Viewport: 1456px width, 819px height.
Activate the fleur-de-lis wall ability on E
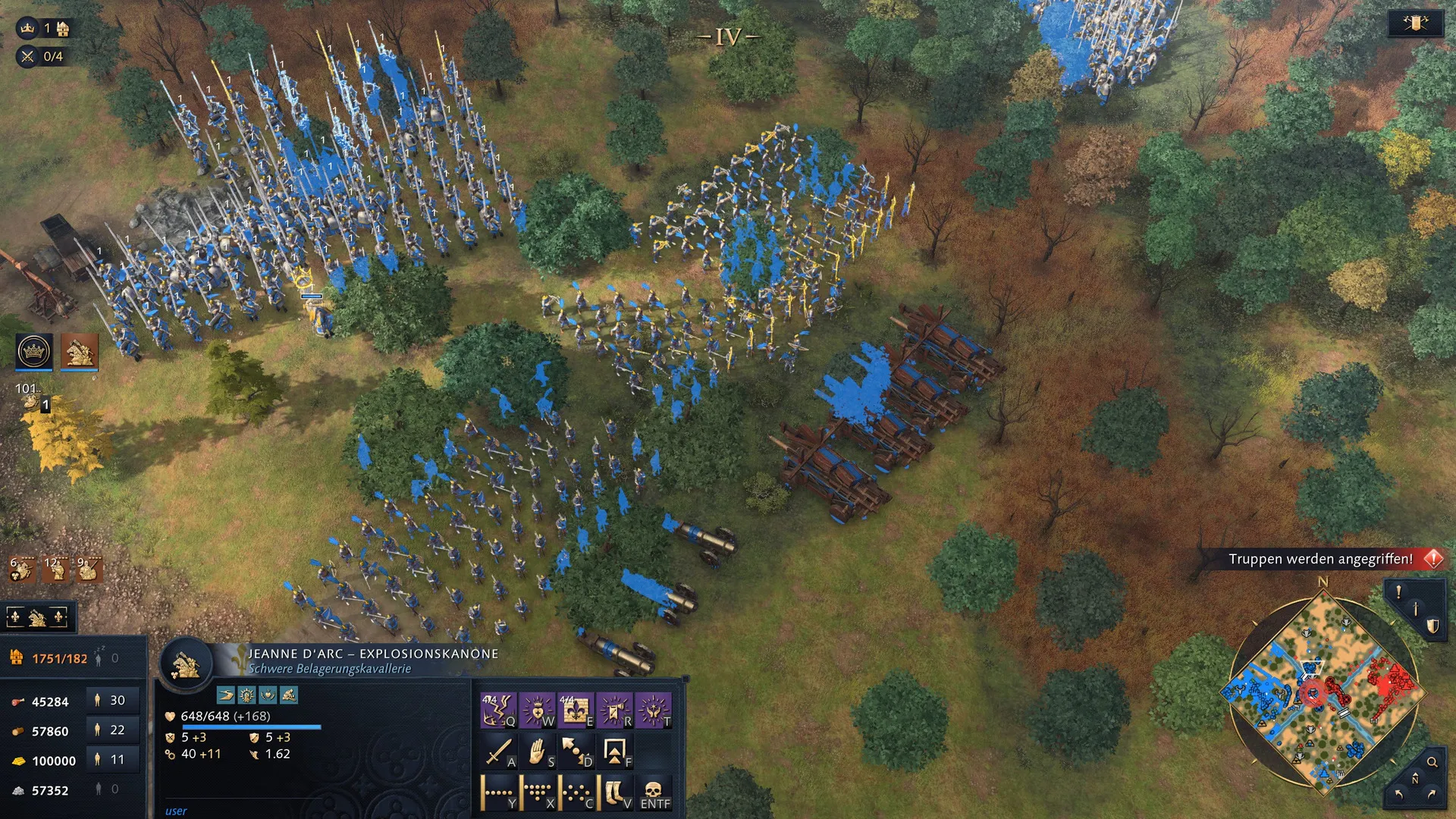tap(576, 710)
